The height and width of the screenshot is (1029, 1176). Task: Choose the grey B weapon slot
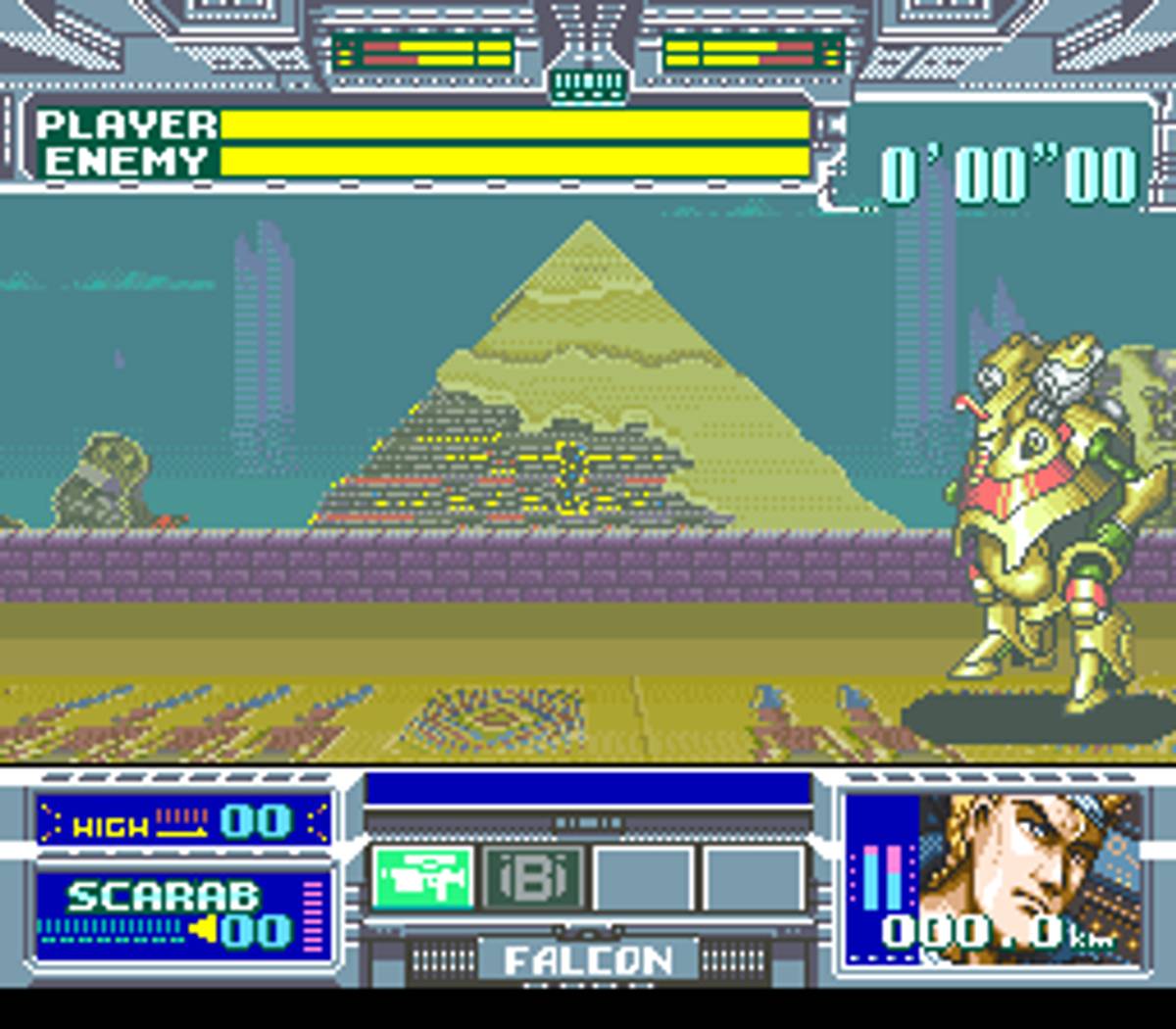click(x=533, y=877)
